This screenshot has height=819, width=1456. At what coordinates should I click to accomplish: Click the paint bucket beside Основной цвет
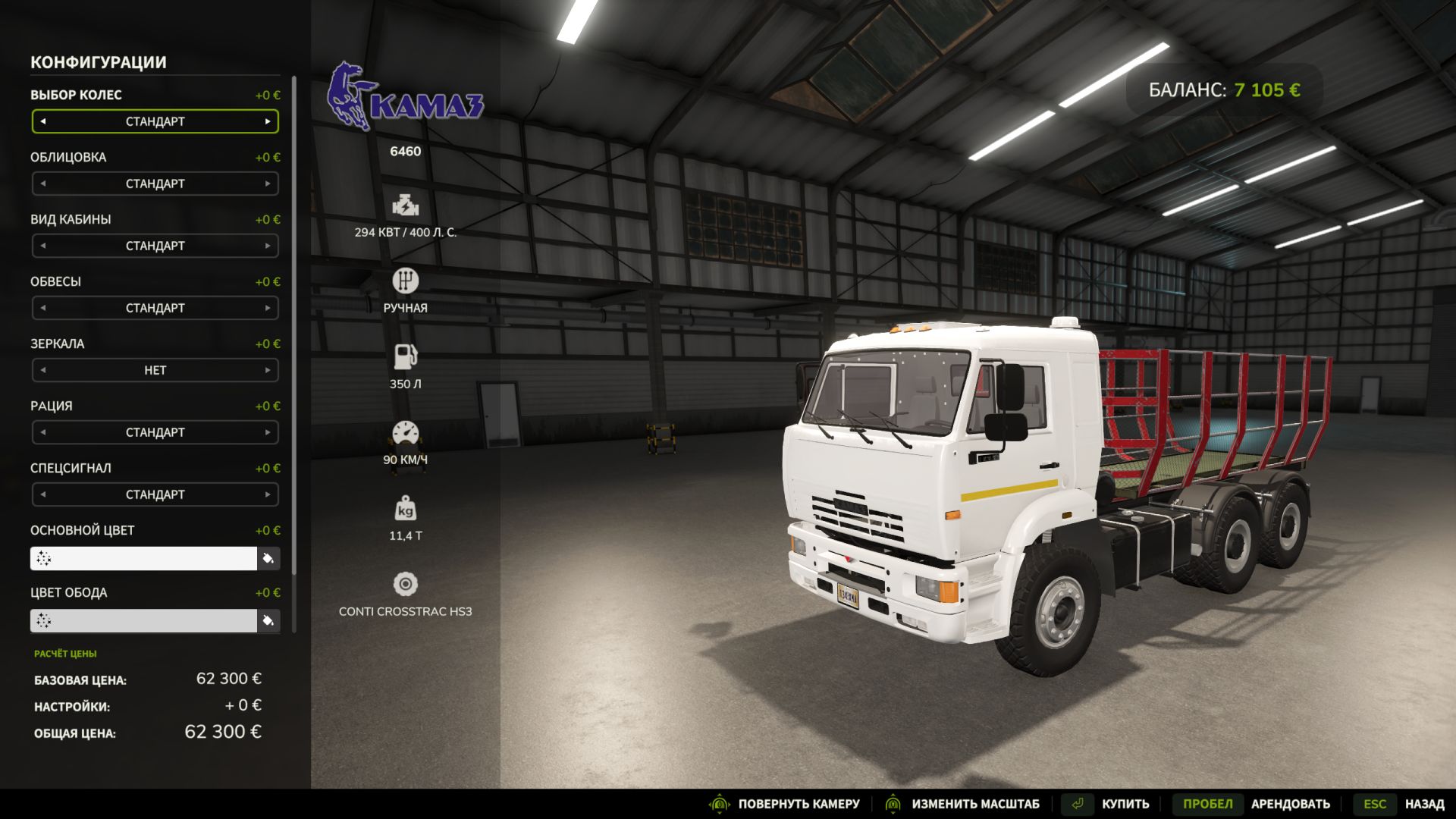point(268,559)
